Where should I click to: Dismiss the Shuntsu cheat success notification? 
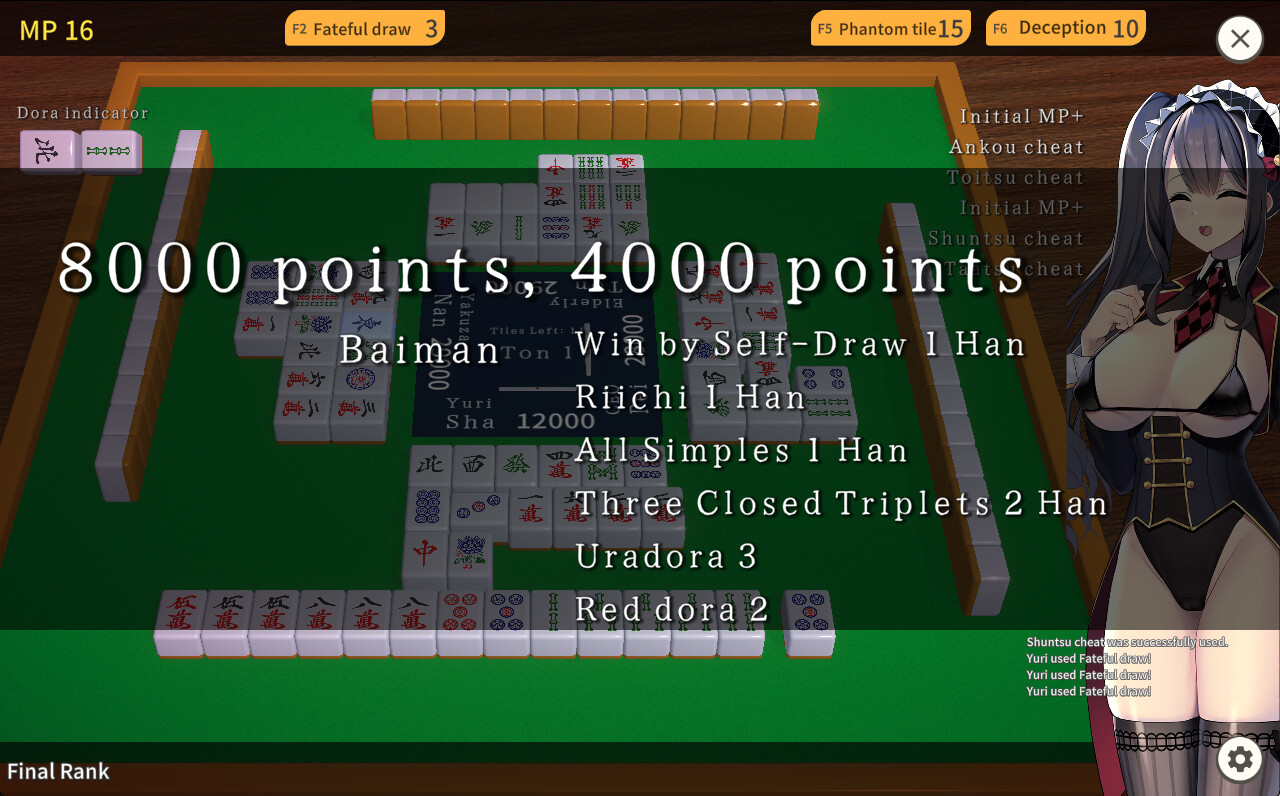(1125, 641)
